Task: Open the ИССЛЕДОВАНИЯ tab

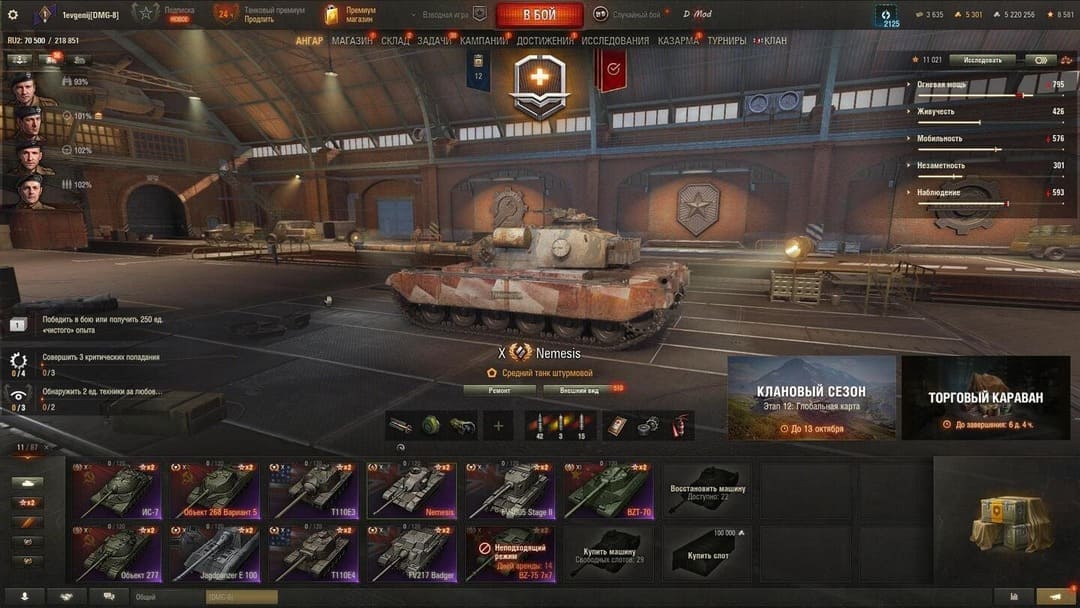Action: [615, 41]
